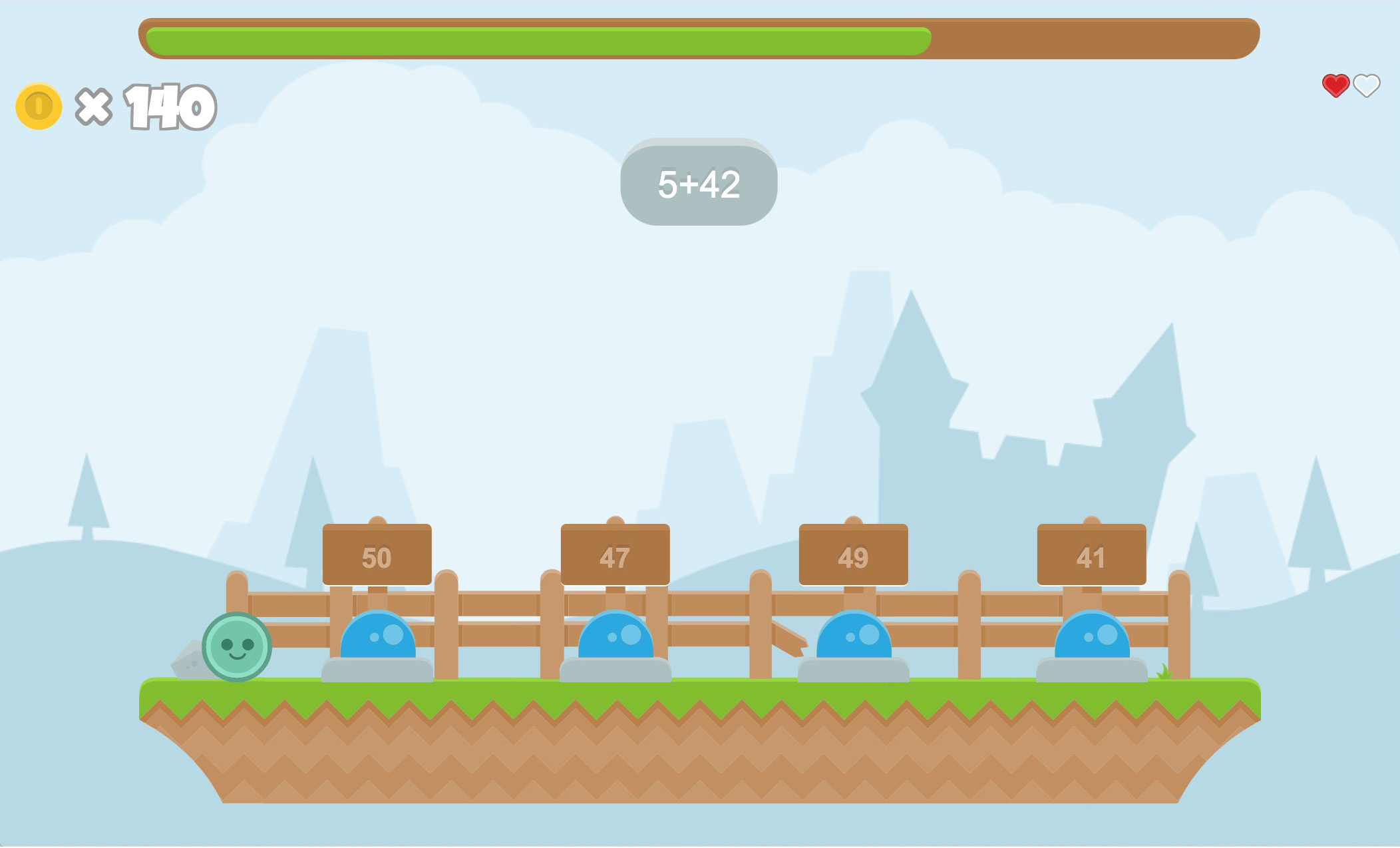Select the wooden sign labeled 49
1400x848 pixels.
(854, 556)
